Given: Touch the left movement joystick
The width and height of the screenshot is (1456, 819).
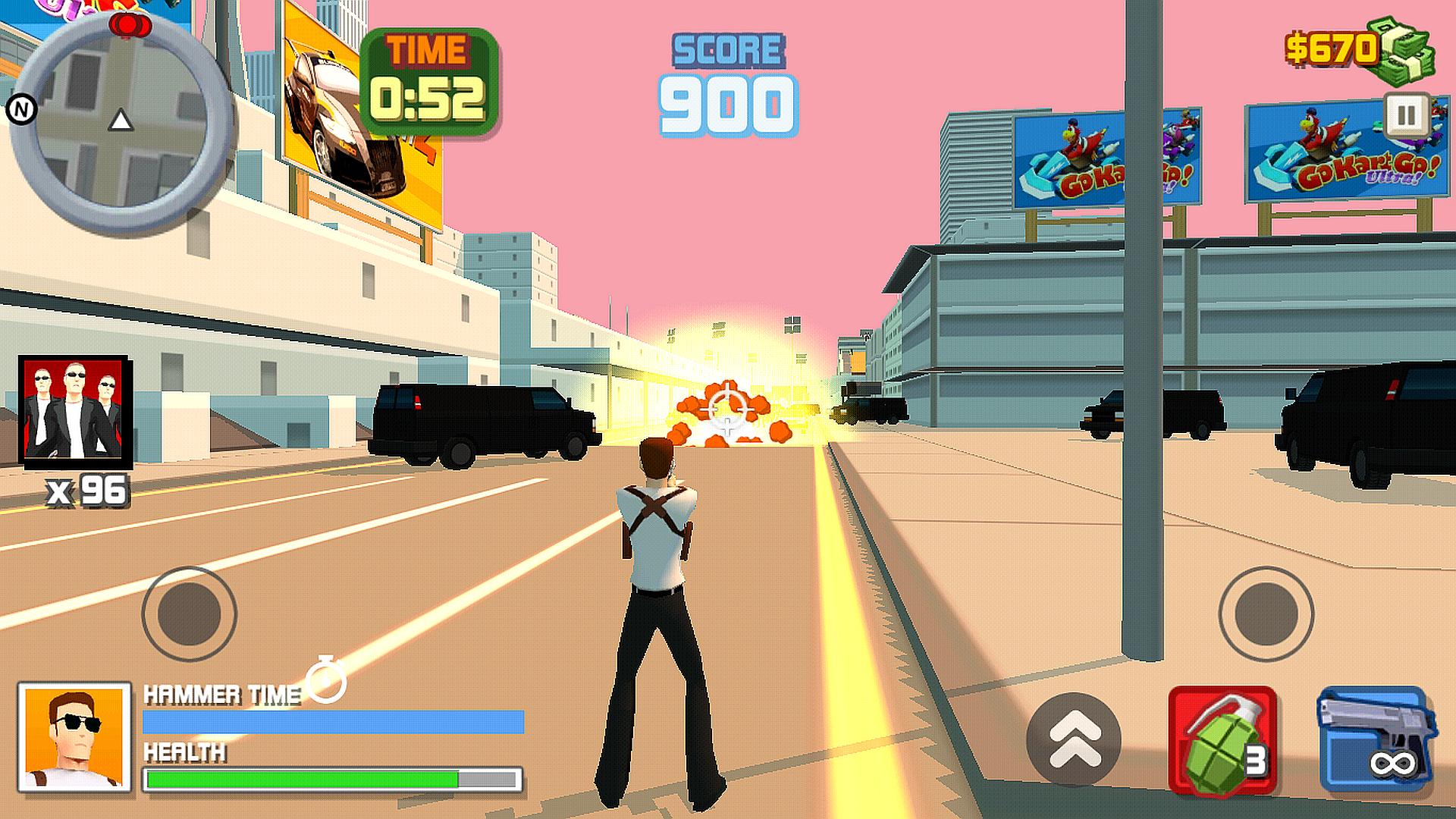Looking at the screenshot, I should click(189, 613).
